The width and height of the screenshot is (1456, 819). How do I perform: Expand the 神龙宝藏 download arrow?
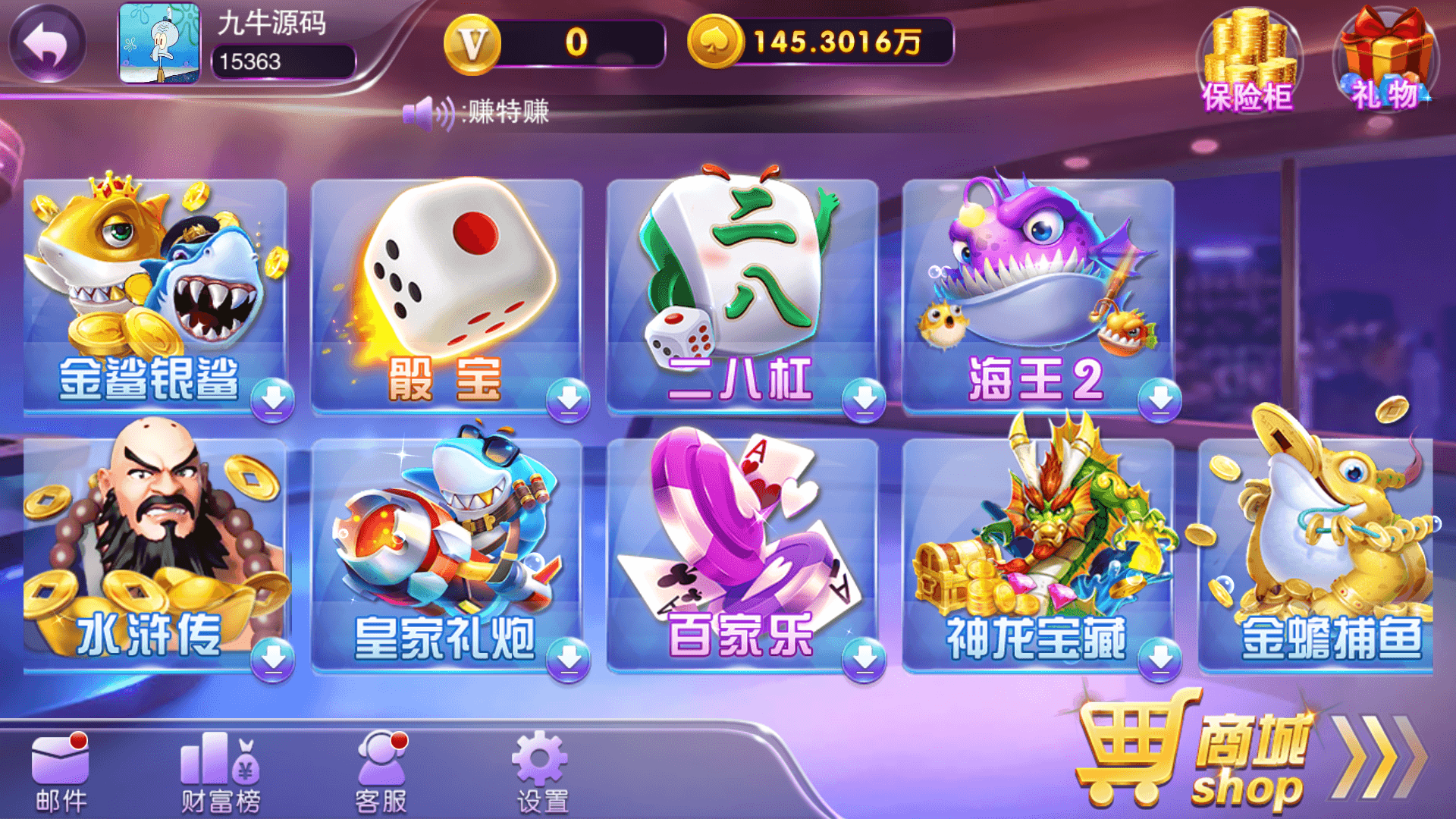(1156, 660)
